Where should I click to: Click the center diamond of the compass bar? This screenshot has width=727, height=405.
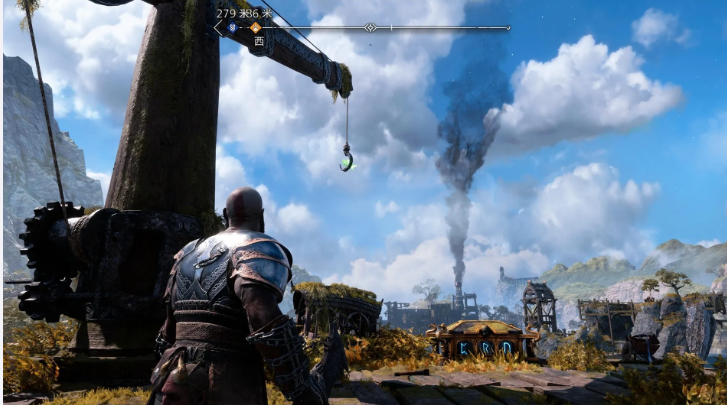(370, 28)
